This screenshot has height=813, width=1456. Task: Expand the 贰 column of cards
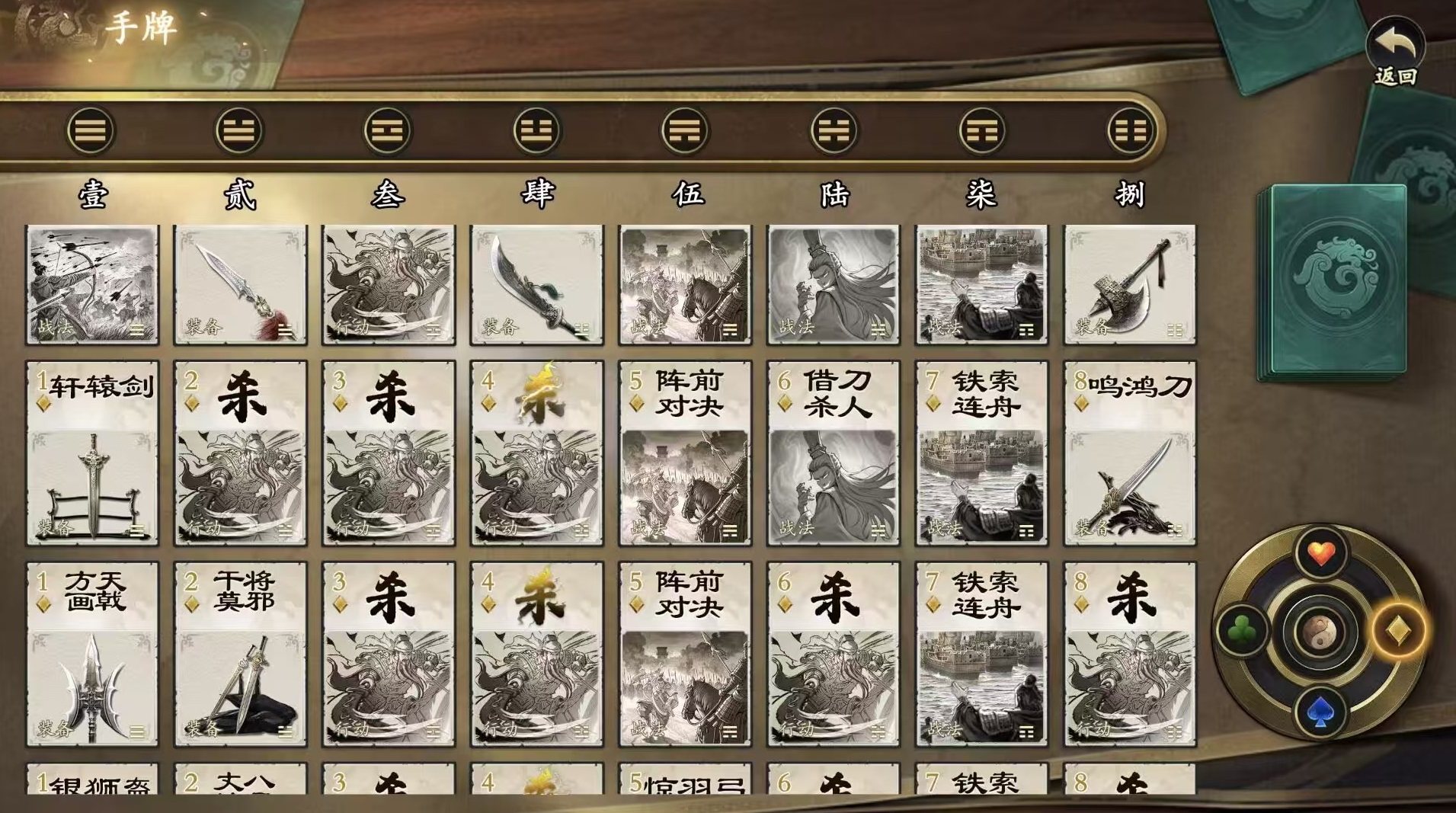click(x=237, y=197)
